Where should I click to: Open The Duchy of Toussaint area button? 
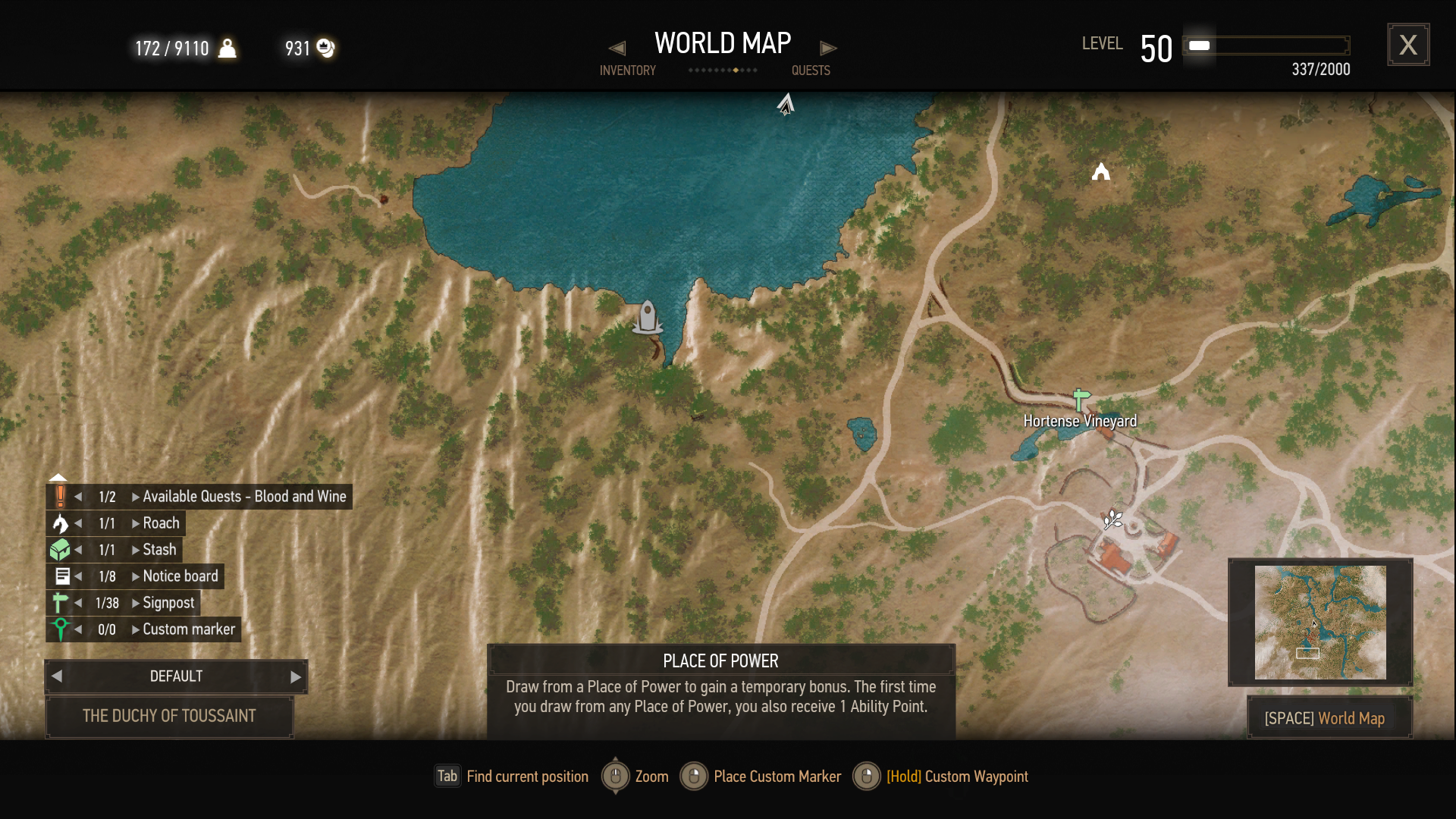tap(169, 716)
